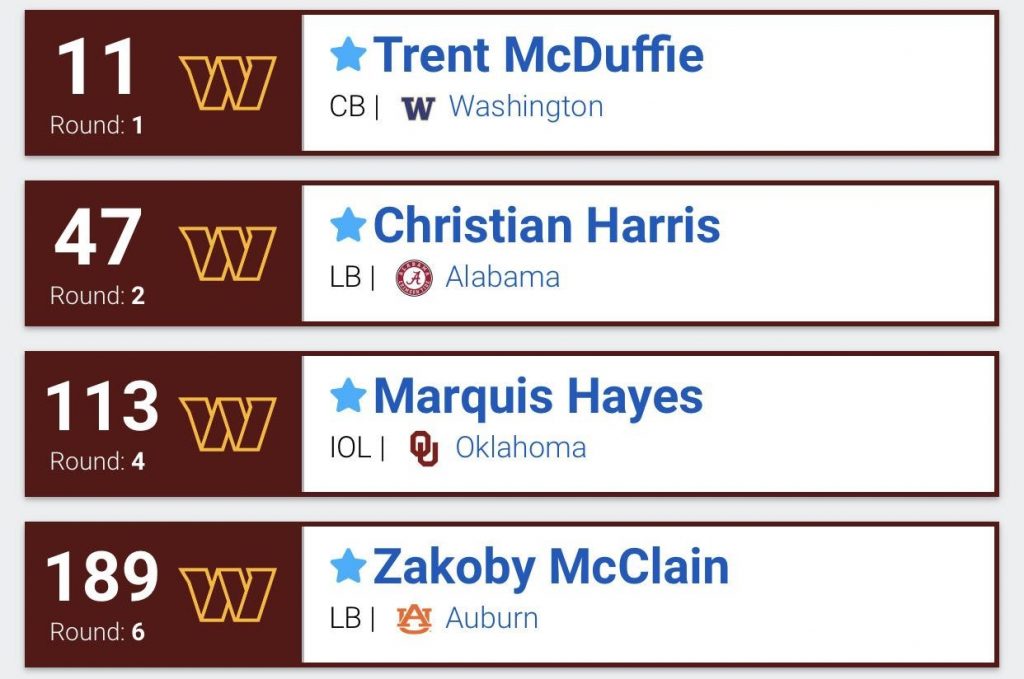Toggle the star next to Trent McDuffie
The image size is (1024, 679).
(348, 56)
